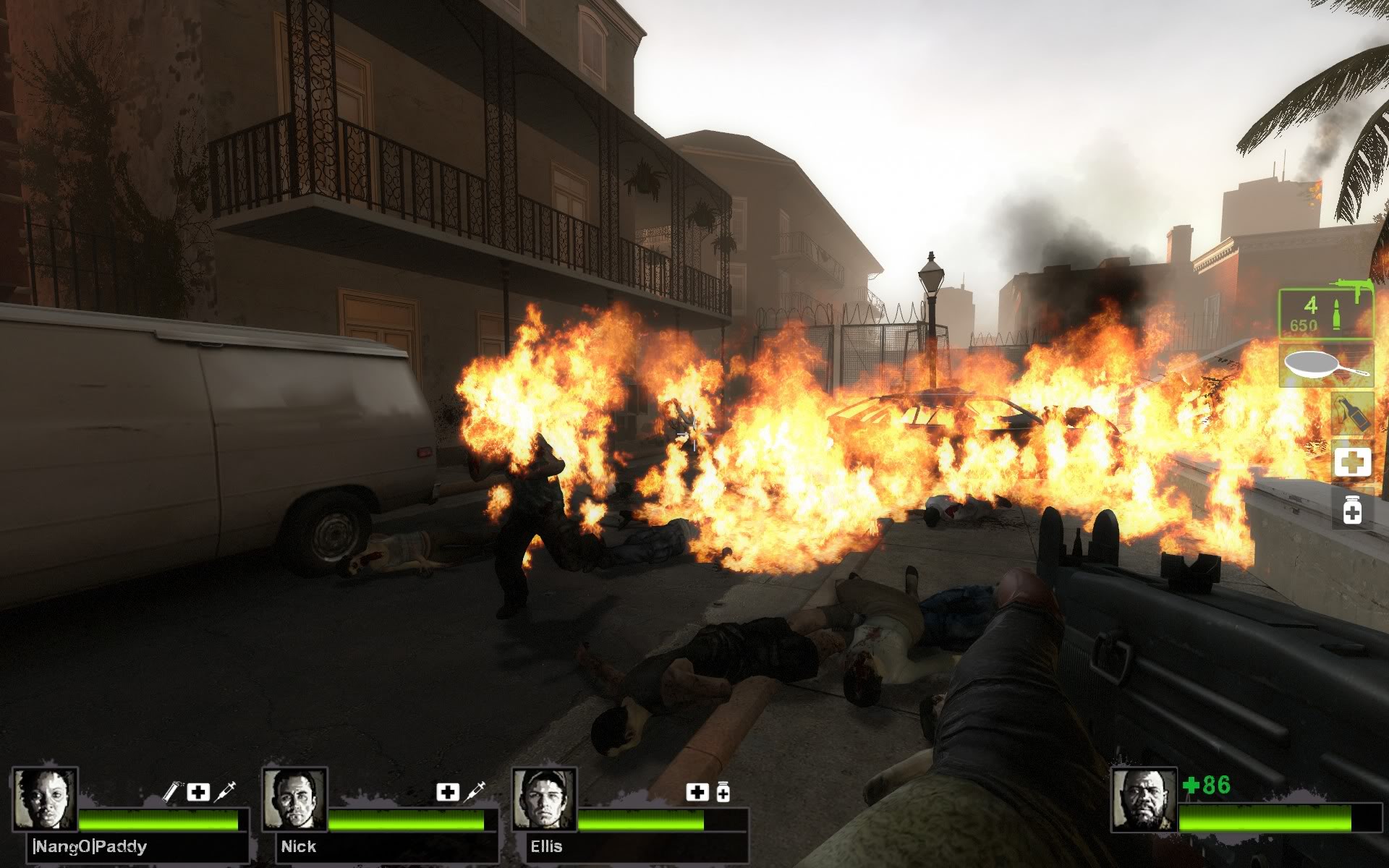Pick the pain pills bottle slot
The width and height of the screenshot is (1389, 868).
tap(1351, 509)
